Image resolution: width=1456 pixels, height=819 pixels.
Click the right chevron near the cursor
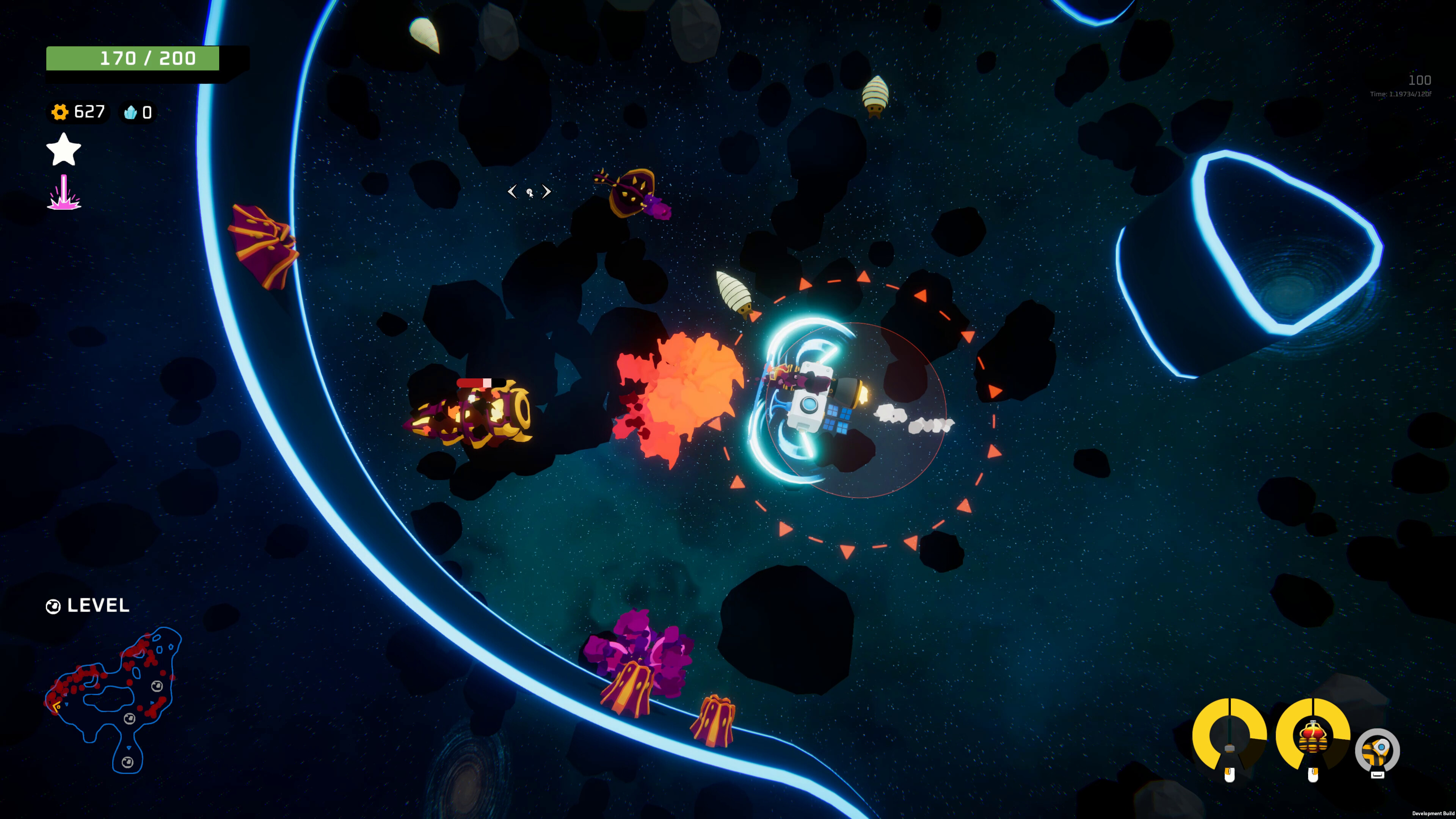coord(547,192)
